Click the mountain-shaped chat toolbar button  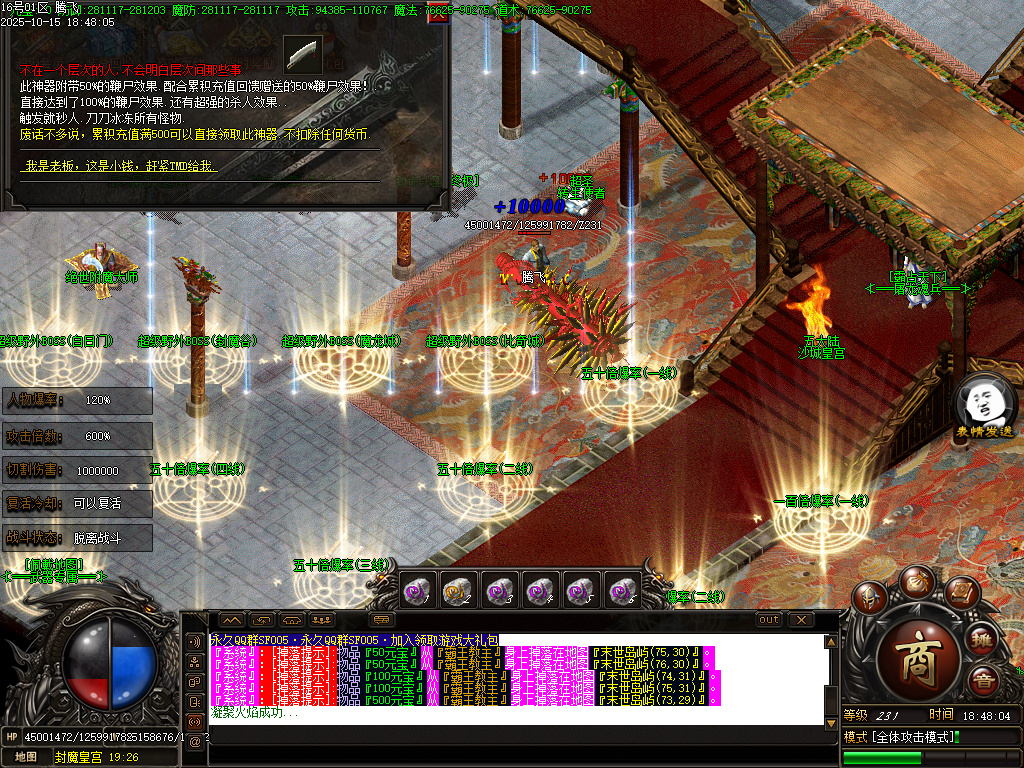231,620
